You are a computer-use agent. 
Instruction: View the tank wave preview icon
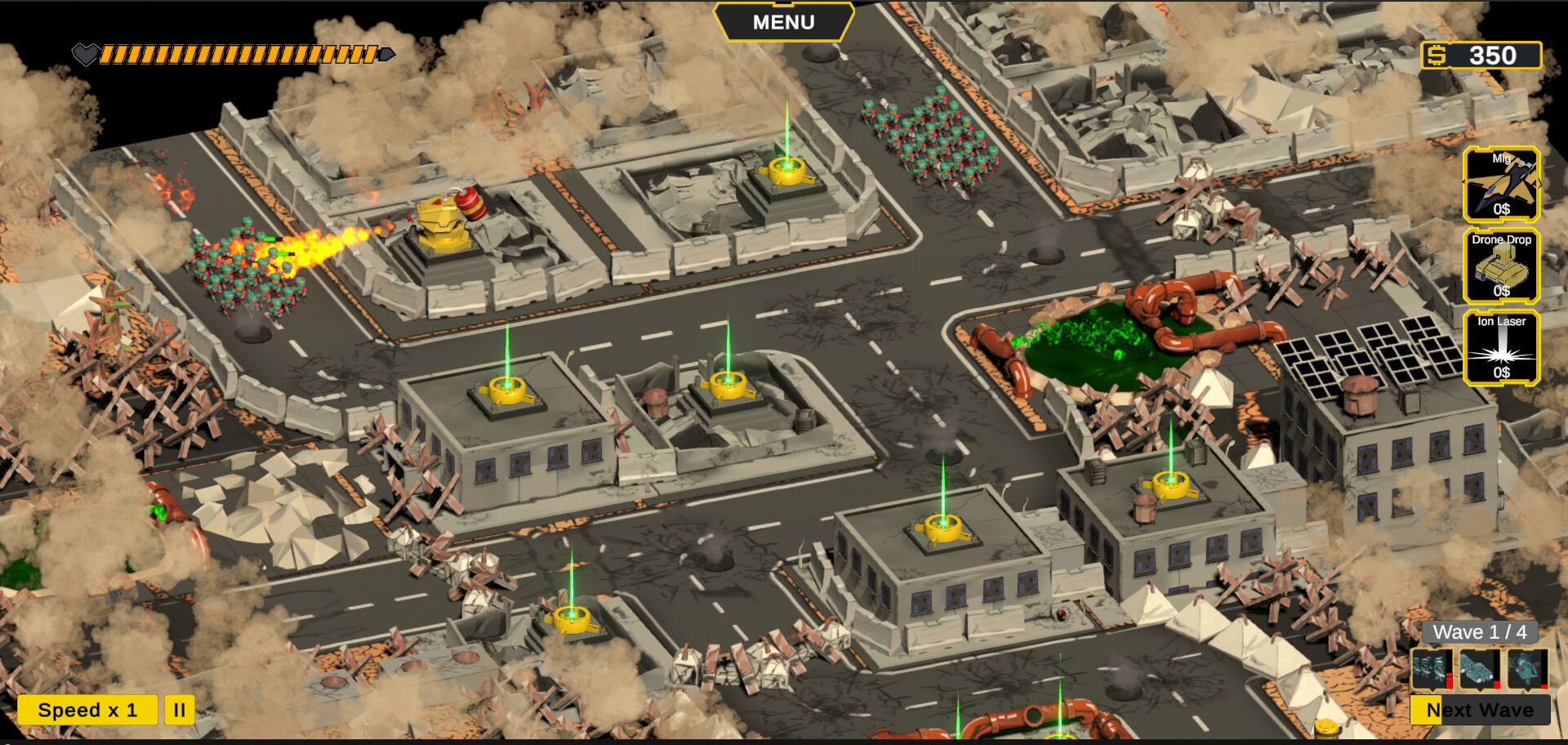click(x=1480, y=668)
